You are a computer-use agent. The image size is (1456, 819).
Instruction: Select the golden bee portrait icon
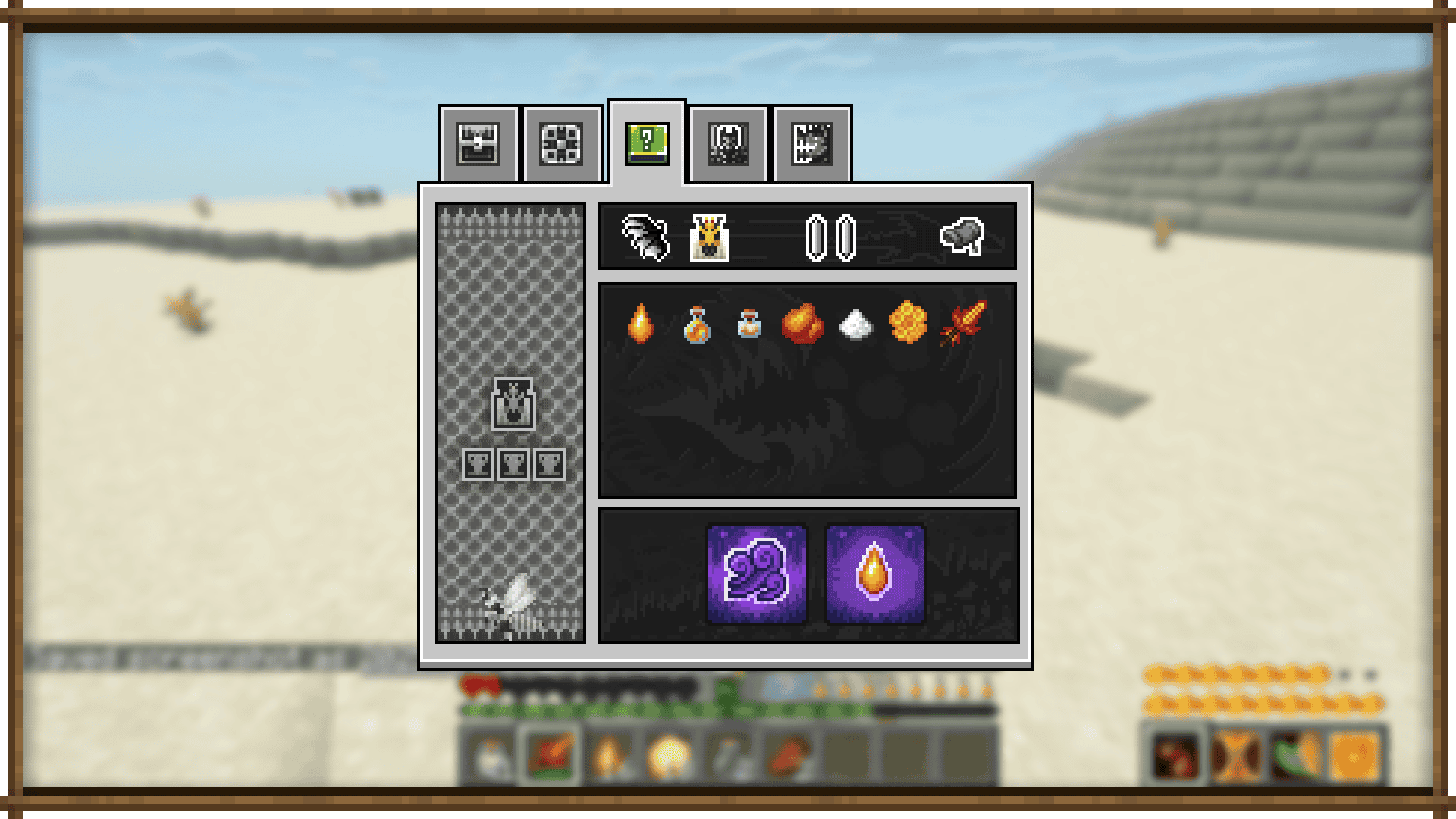tap(710, 237)
